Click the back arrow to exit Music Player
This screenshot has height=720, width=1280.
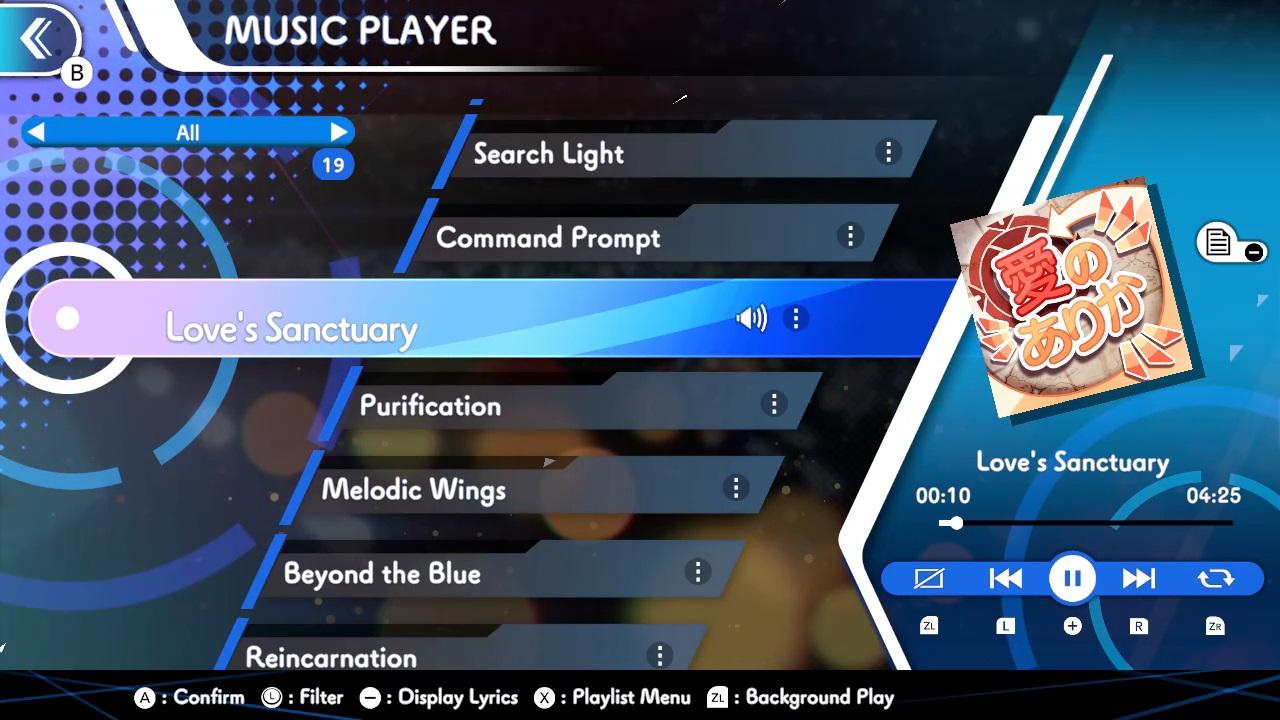tap(38, 37)
